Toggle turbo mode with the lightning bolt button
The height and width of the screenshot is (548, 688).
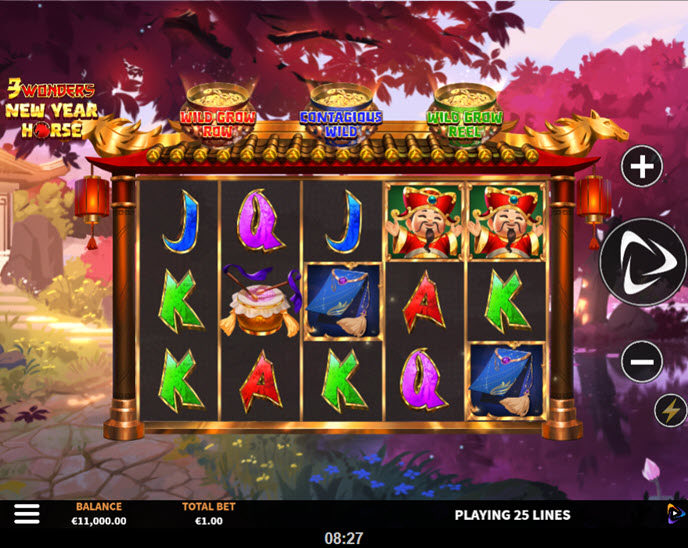click(x=669, y=410)
